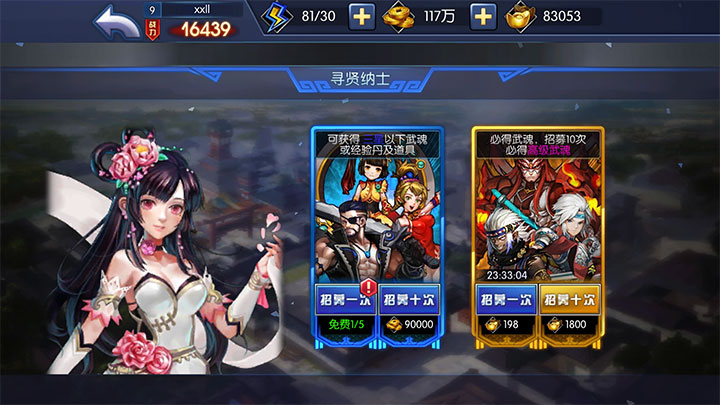Go back with the white arrow button

coord(117,21)
